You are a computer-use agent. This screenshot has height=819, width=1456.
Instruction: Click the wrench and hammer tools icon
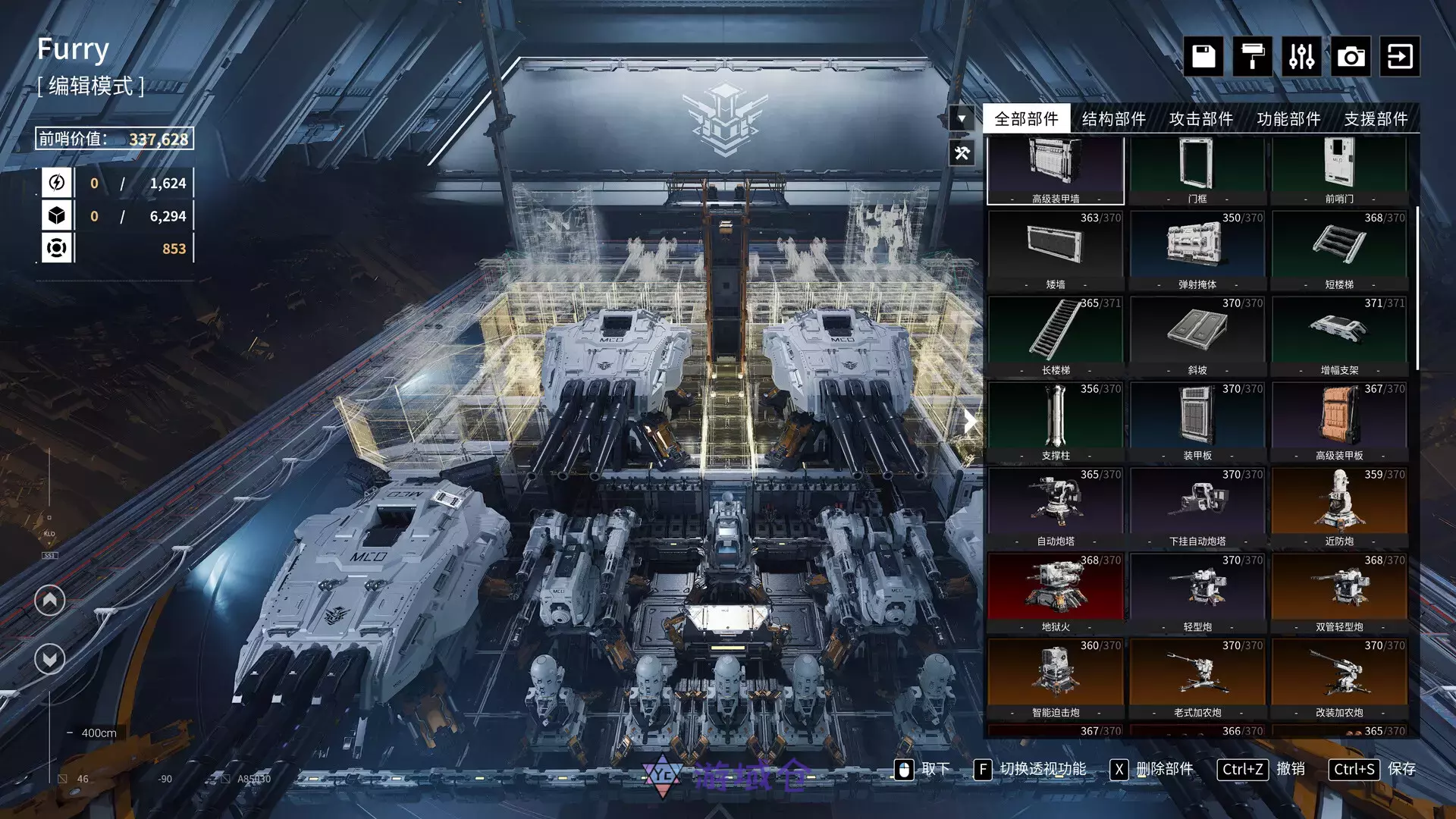click(962, 154)
